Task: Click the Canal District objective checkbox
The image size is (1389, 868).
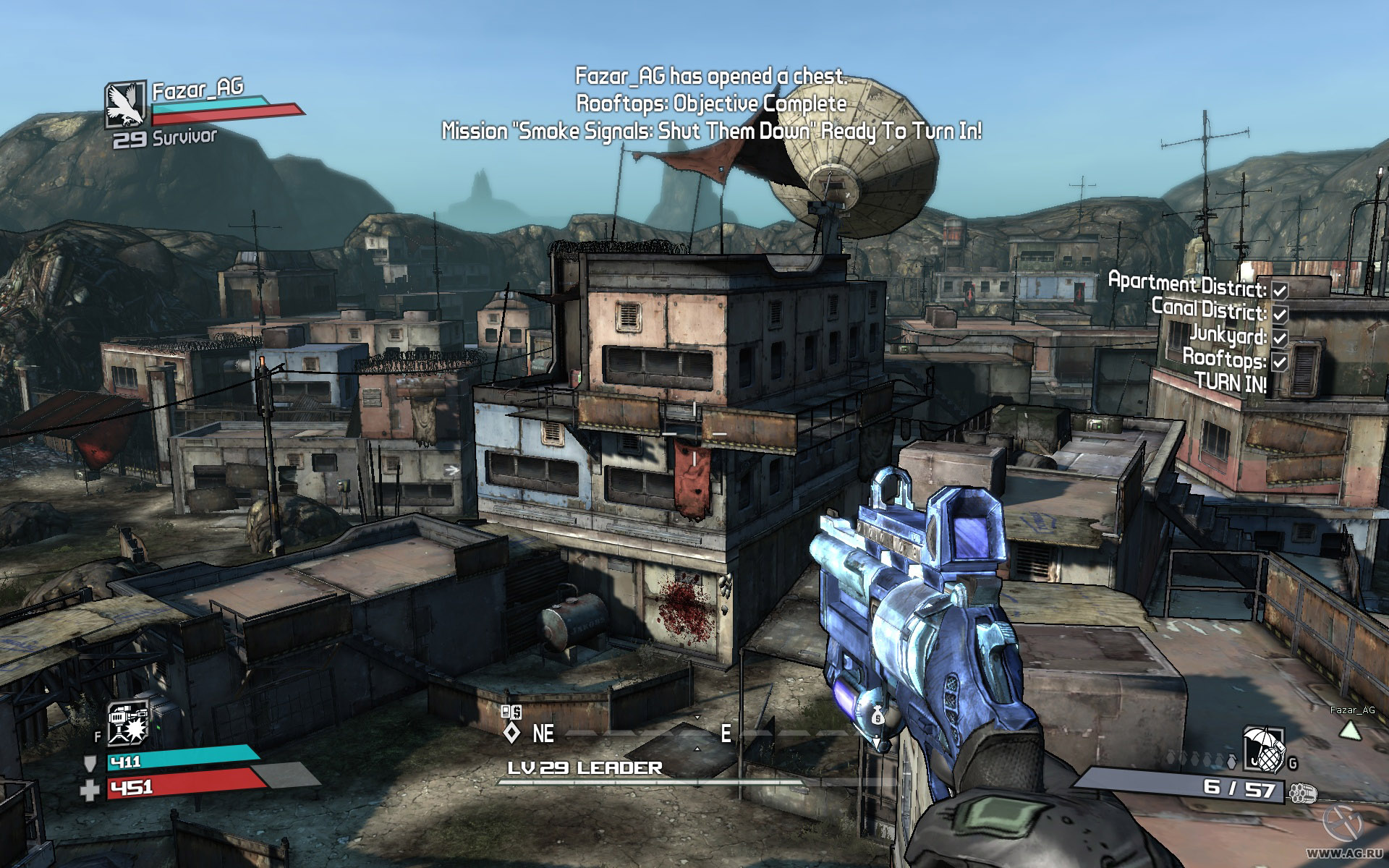Action: pyautogui.click(x=1280, y=314)
